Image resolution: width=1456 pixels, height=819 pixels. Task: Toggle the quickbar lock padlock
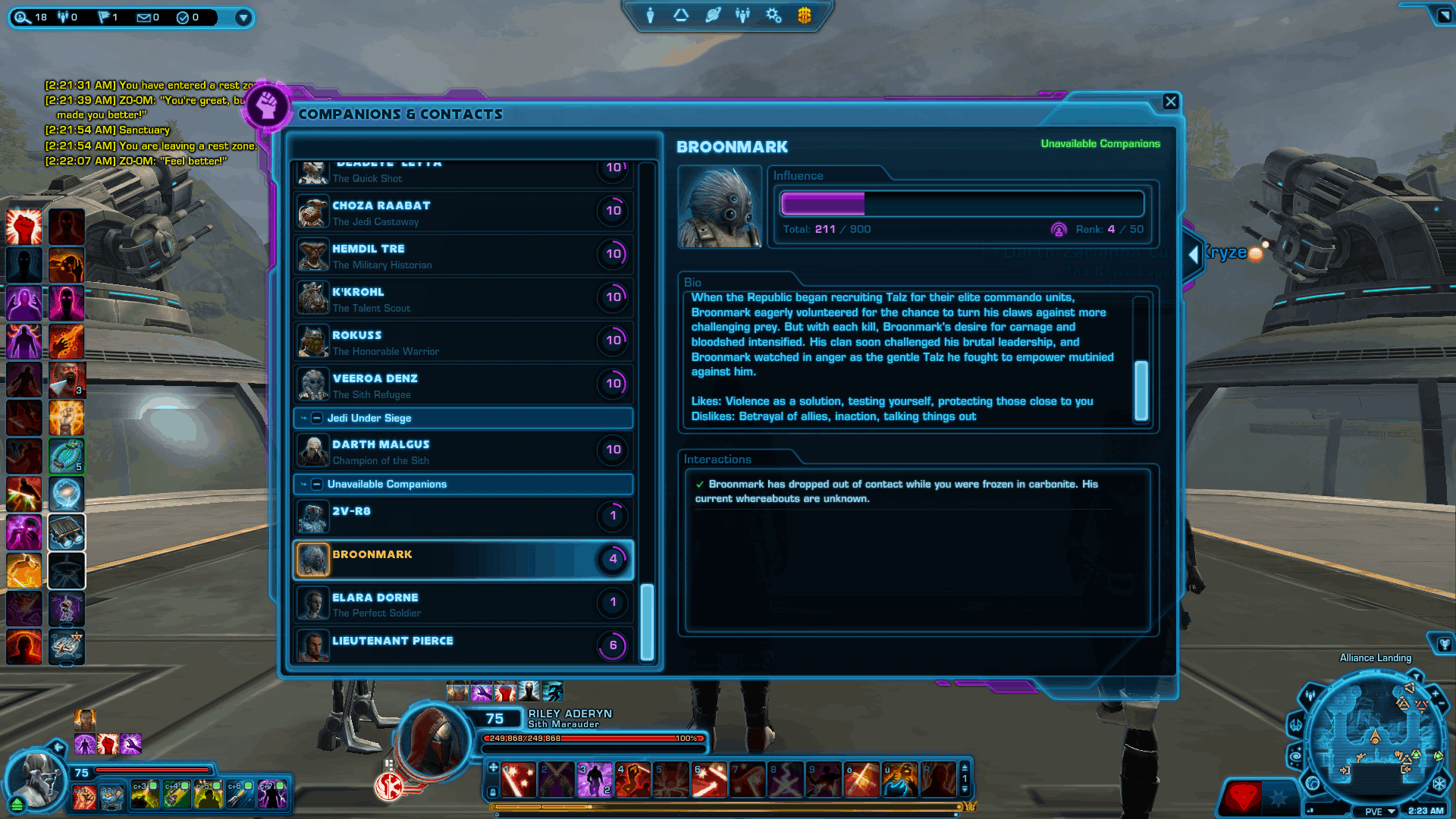click(x=493, y=792)
